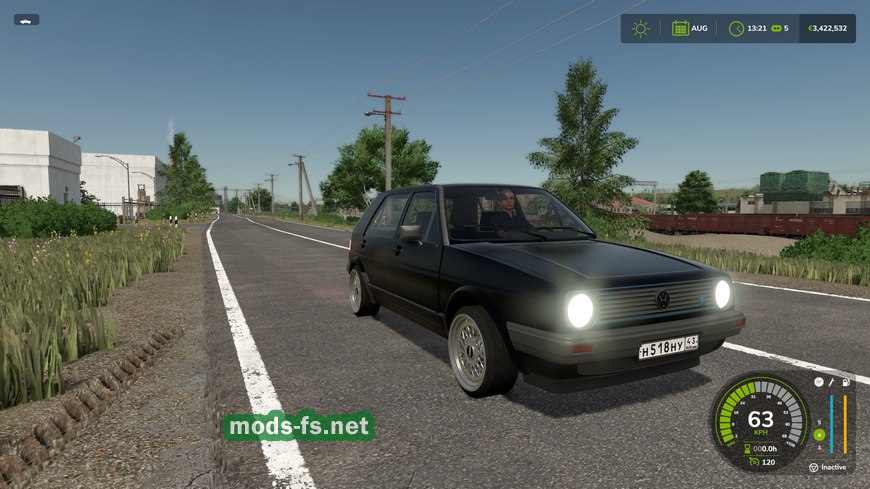Select the highlighted gear 4 indicator
Image resolution: width=870 pixels, height=489 pixels.
819,434
